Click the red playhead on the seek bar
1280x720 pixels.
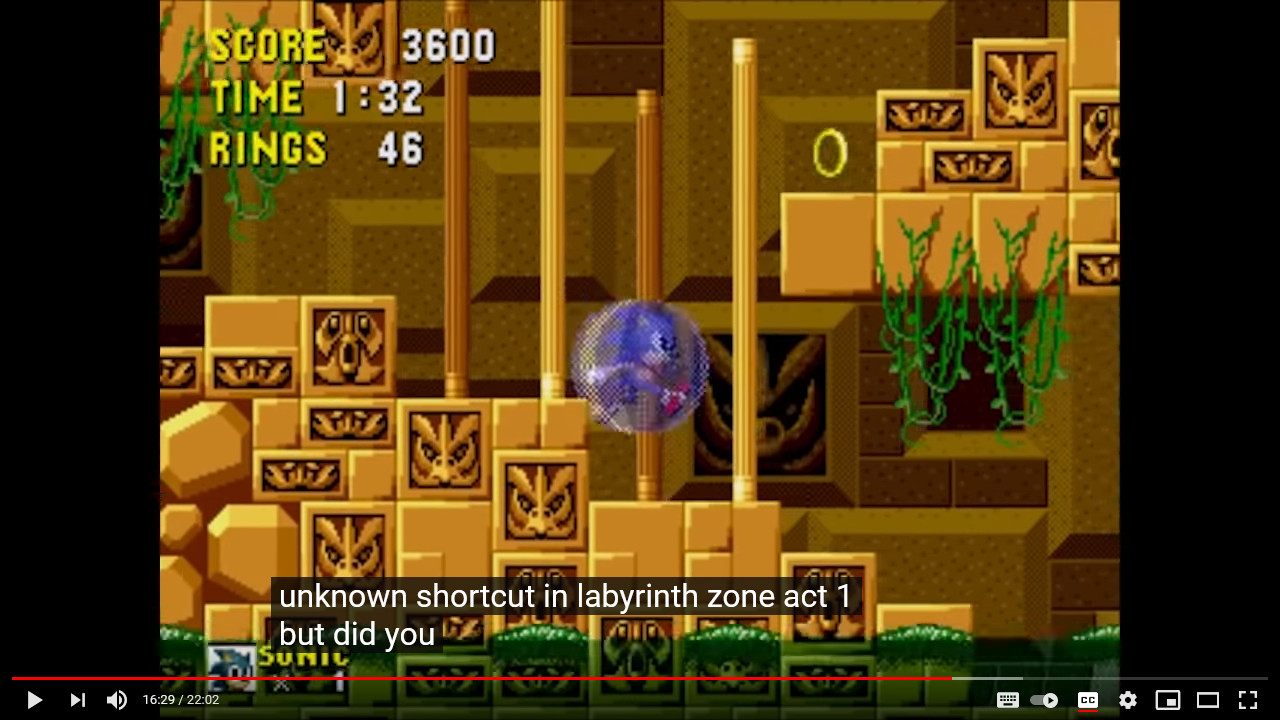[953, 677]
